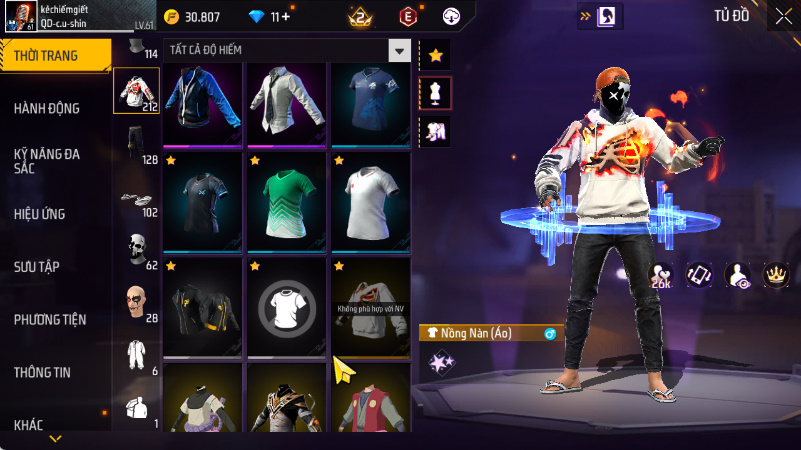Image resolution: width=801 pixels, height=450 pixels.
Task: Open the Phương Tiện tab
Action: click(50, 320)
